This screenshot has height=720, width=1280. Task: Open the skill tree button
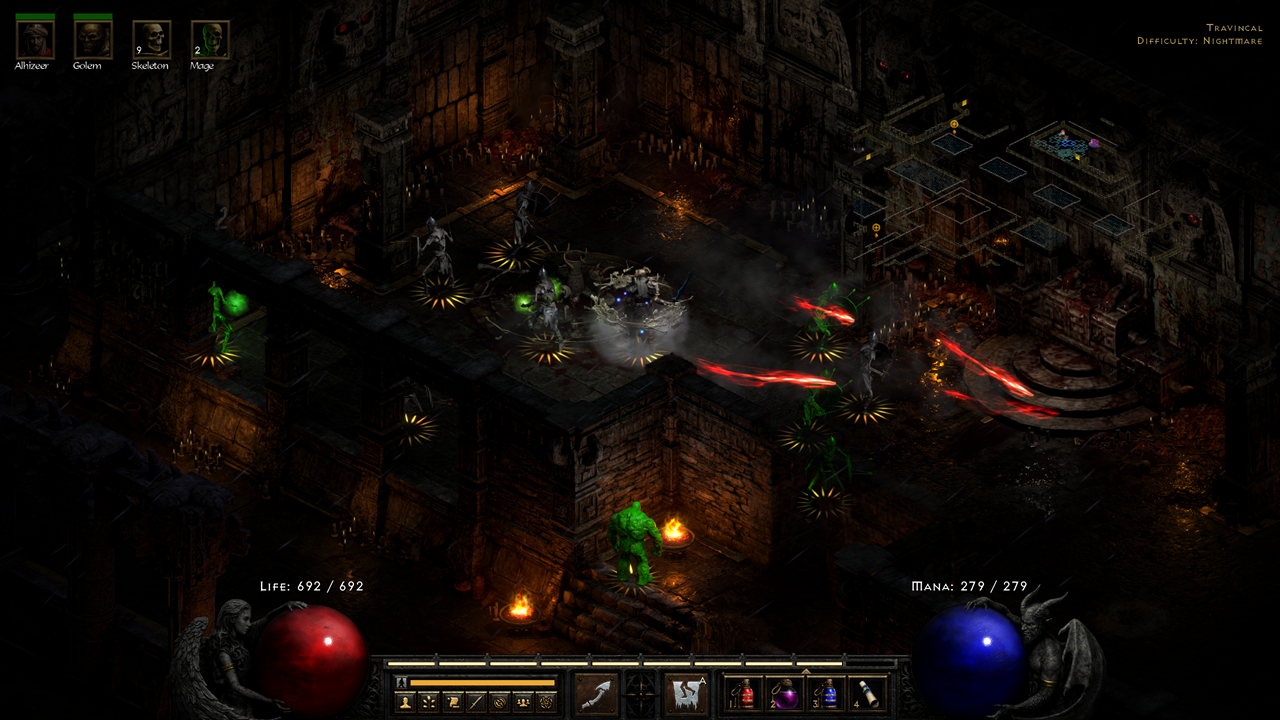429,702
